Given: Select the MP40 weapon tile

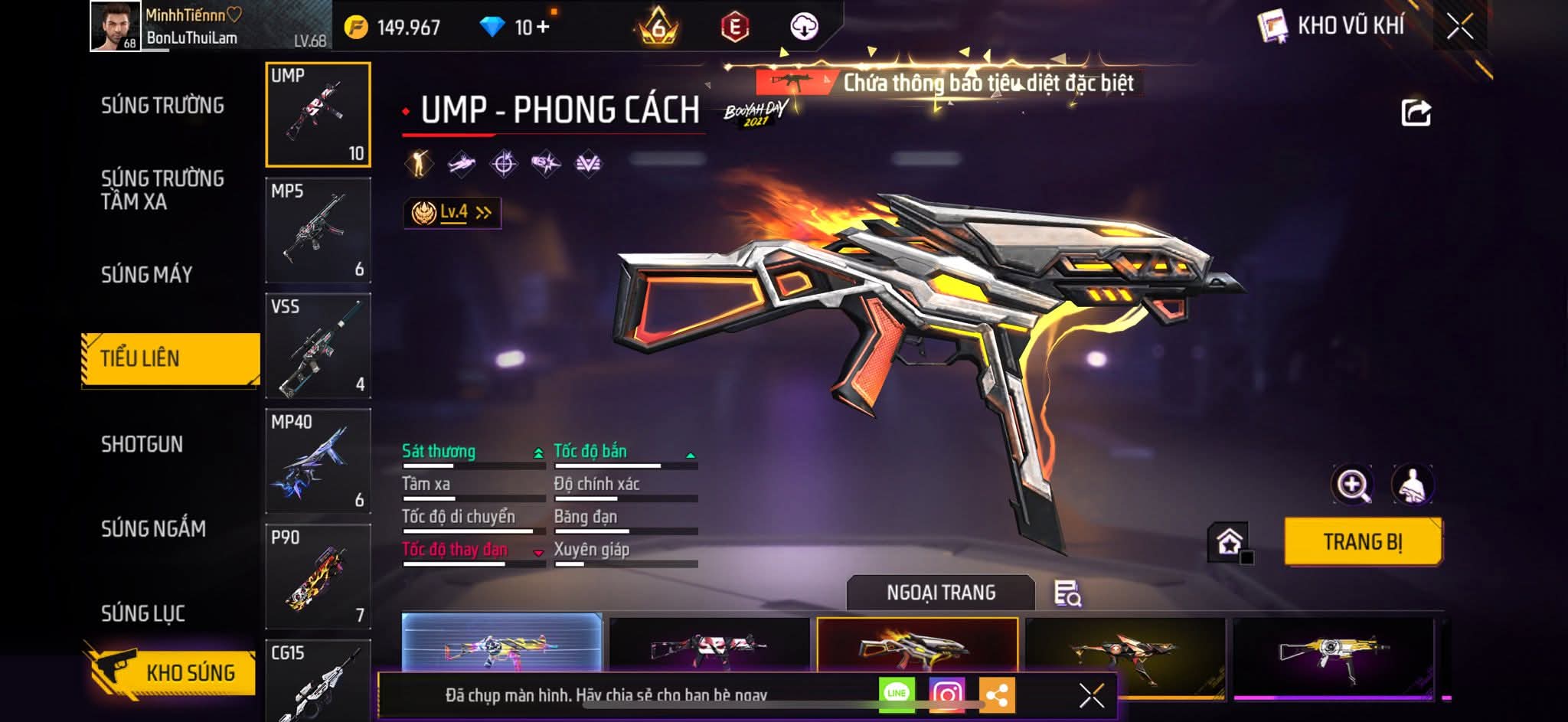Looking at the screenshot, I should click(x=318, y=461).
